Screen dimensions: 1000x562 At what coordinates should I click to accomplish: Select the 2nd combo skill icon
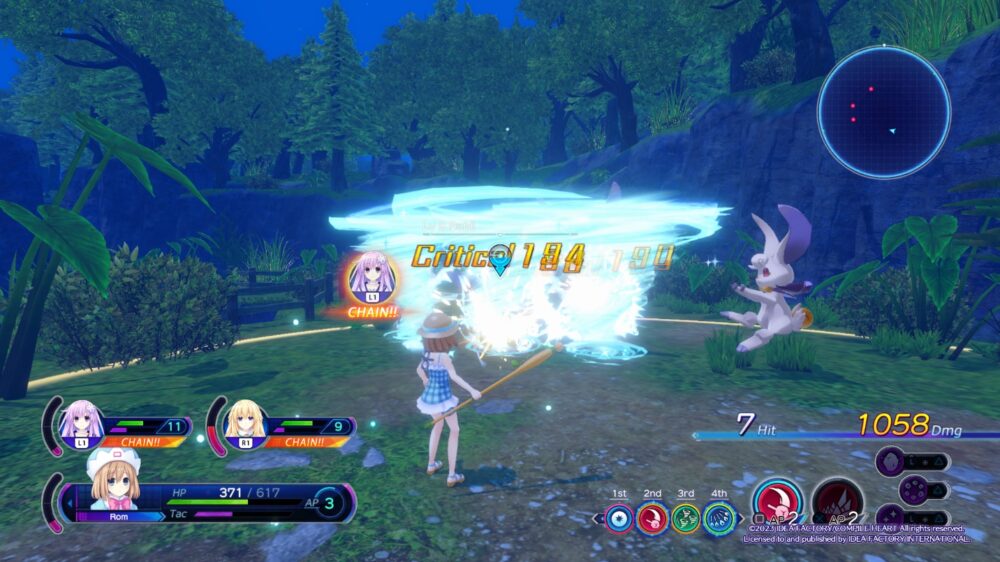click(653, 518)
